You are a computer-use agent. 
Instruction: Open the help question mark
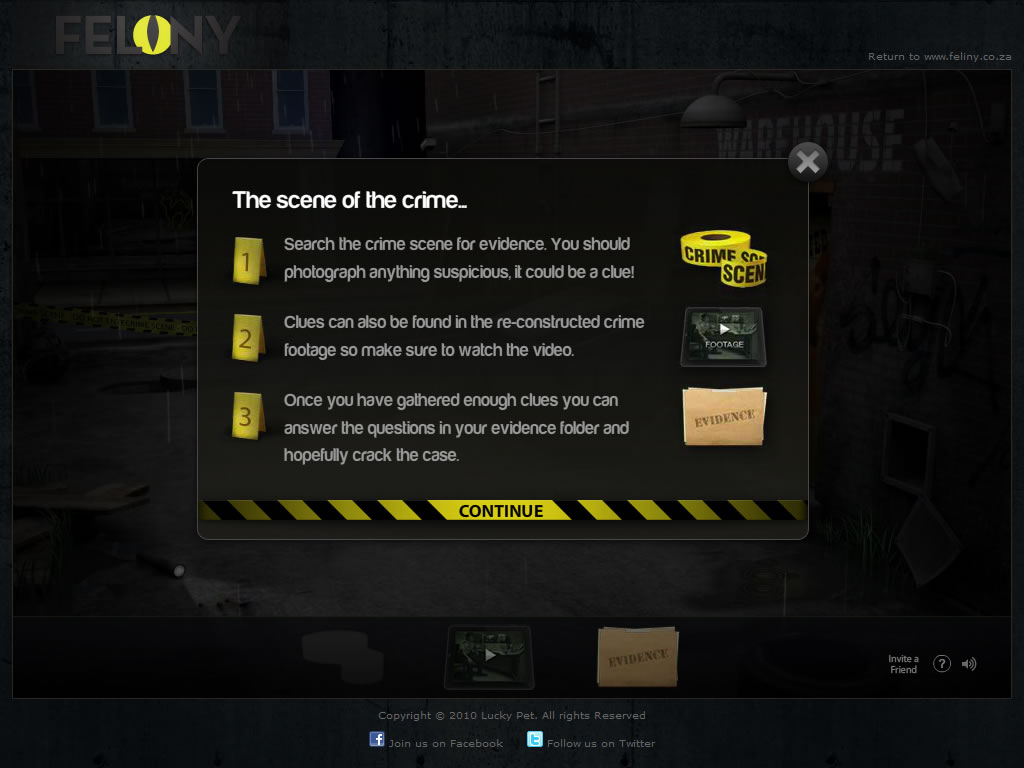coord(941,664)
